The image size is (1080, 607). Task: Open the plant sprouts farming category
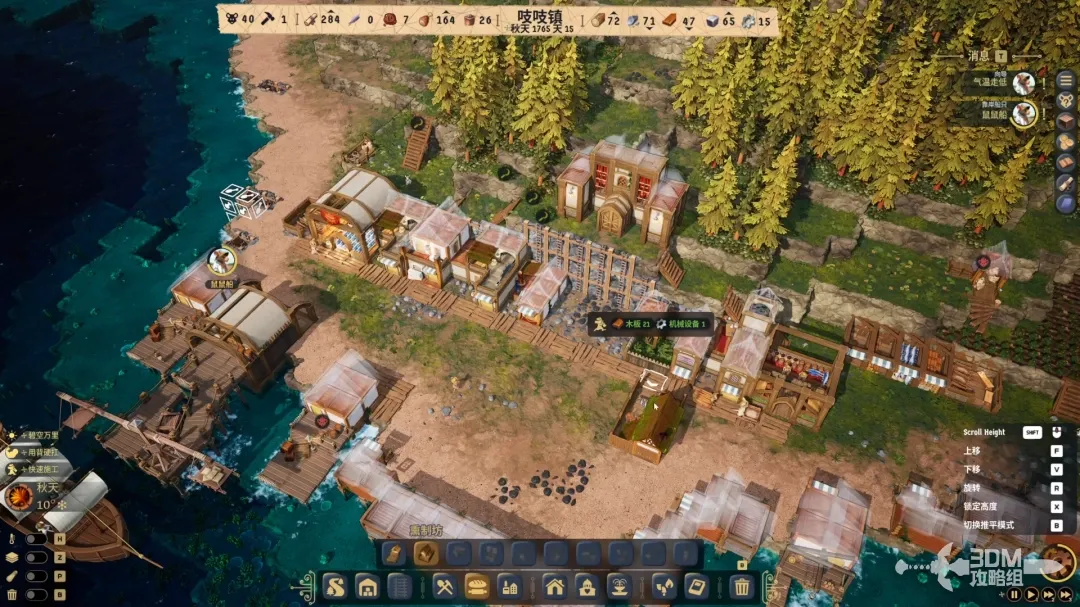click(663, 586)
